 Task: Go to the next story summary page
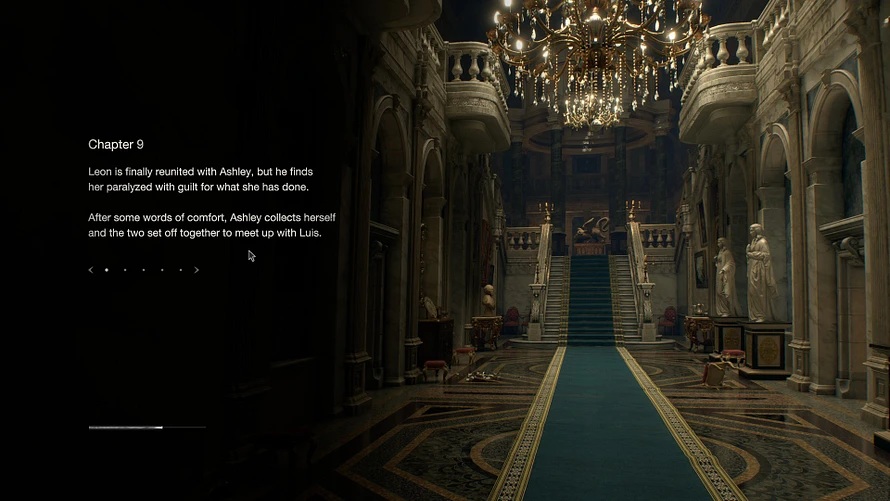pyautogui.click(x=197, y=270)
